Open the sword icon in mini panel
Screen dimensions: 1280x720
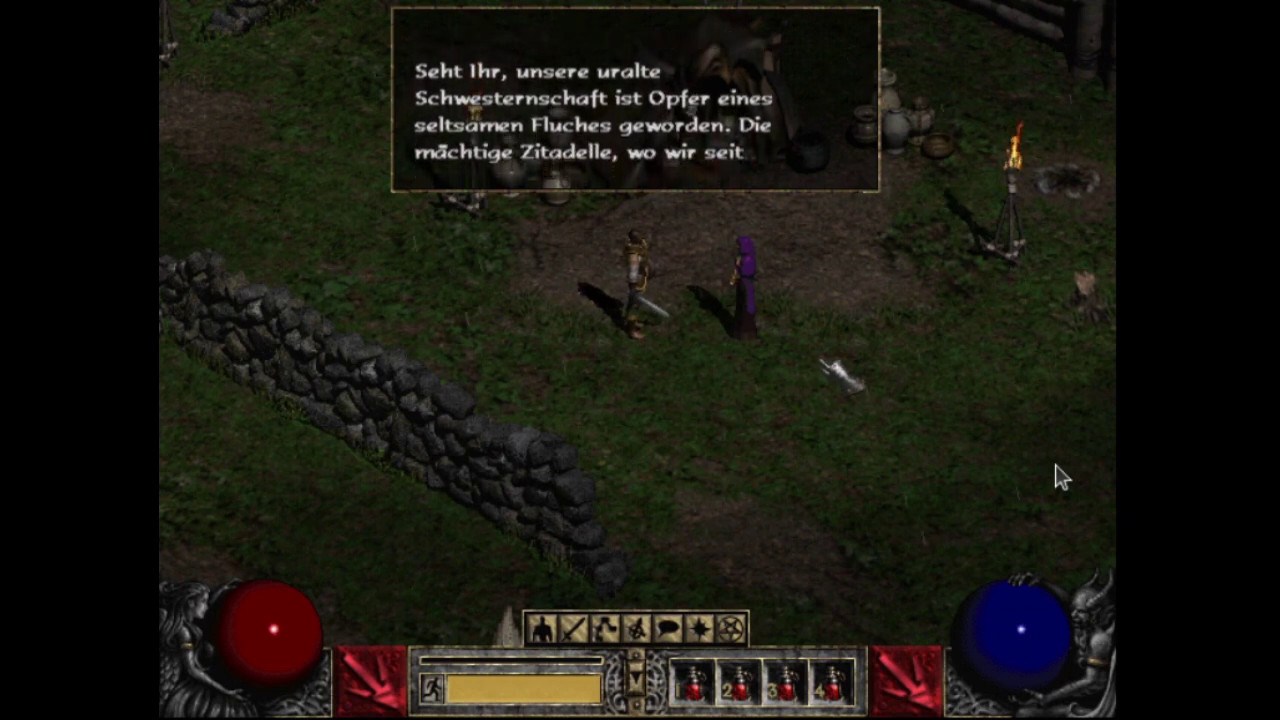[573, 629]
